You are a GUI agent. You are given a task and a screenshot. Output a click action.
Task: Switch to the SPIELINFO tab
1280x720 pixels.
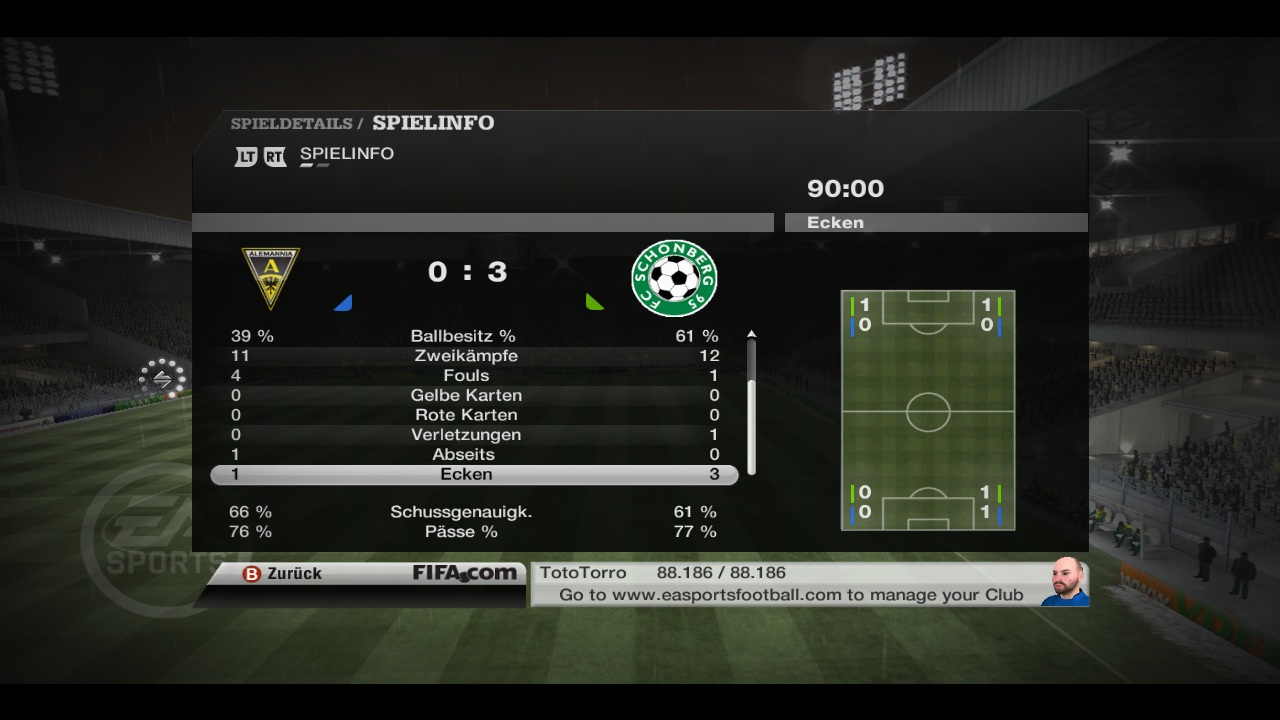[x=346, y=154]
